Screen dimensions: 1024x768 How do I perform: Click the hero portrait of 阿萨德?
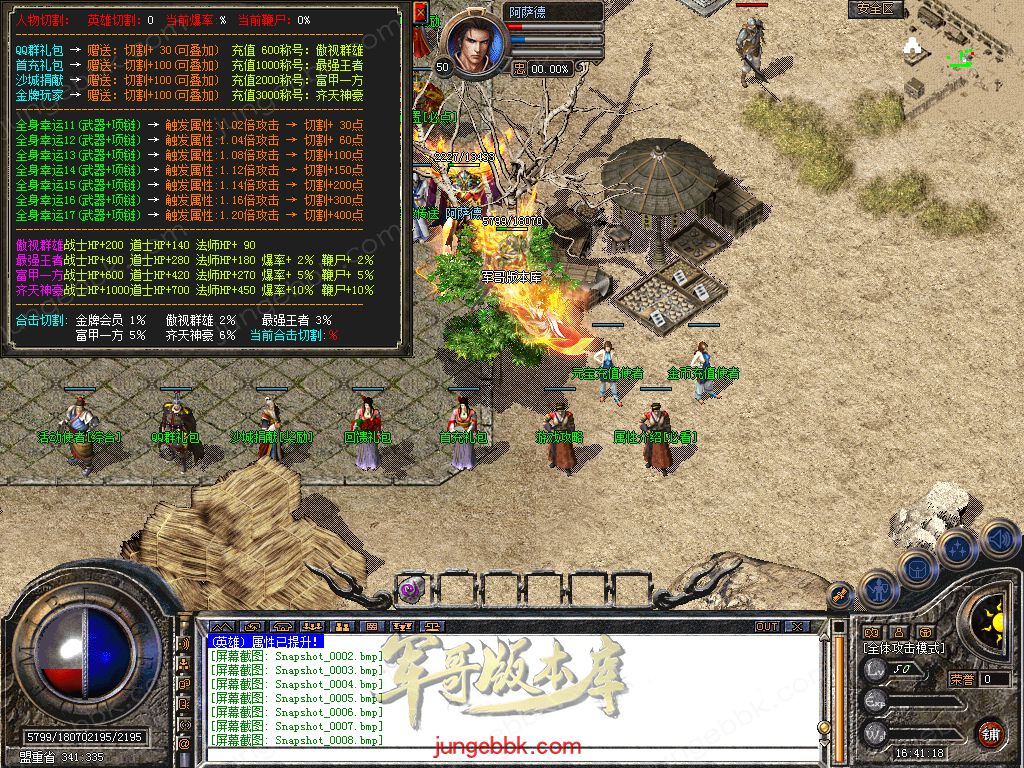pyautogui.click(x=473, y=44)
